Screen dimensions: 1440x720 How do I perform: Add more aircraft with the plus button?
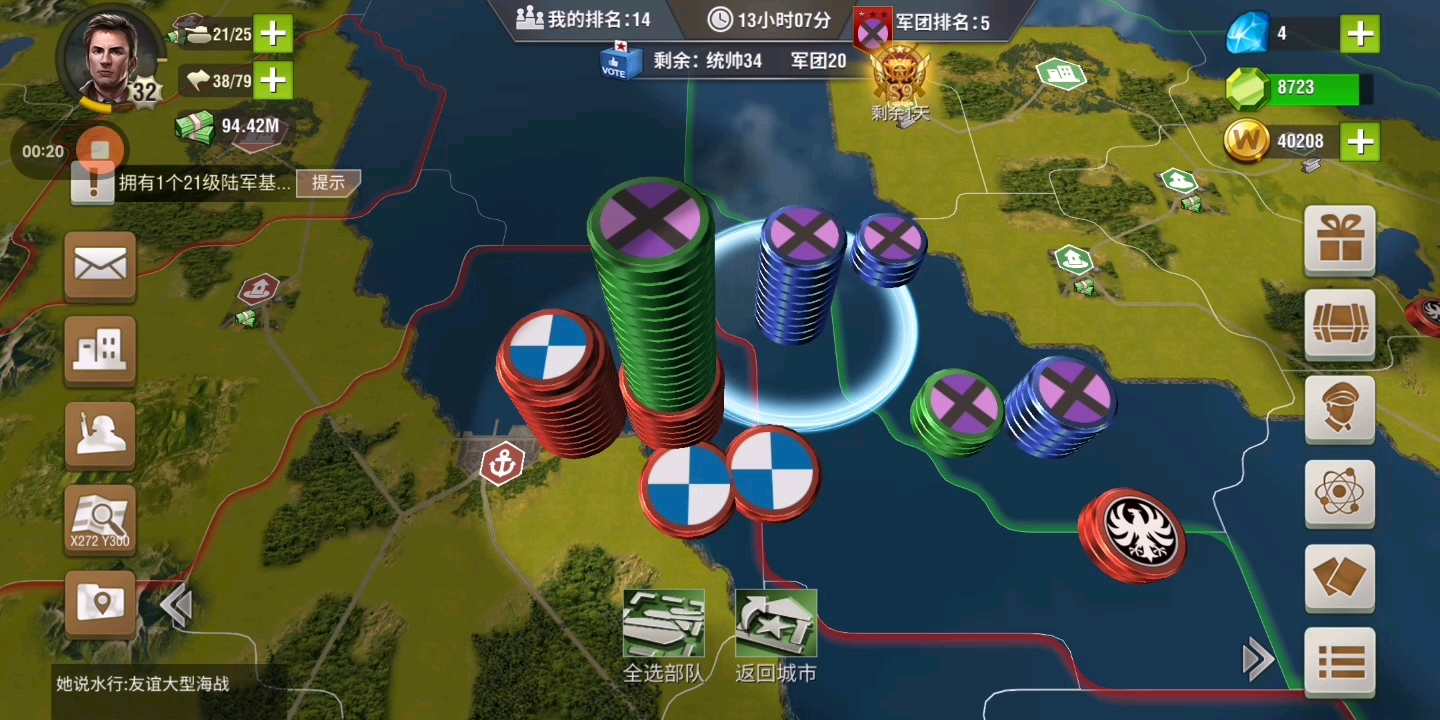click(x=272, y=80)
